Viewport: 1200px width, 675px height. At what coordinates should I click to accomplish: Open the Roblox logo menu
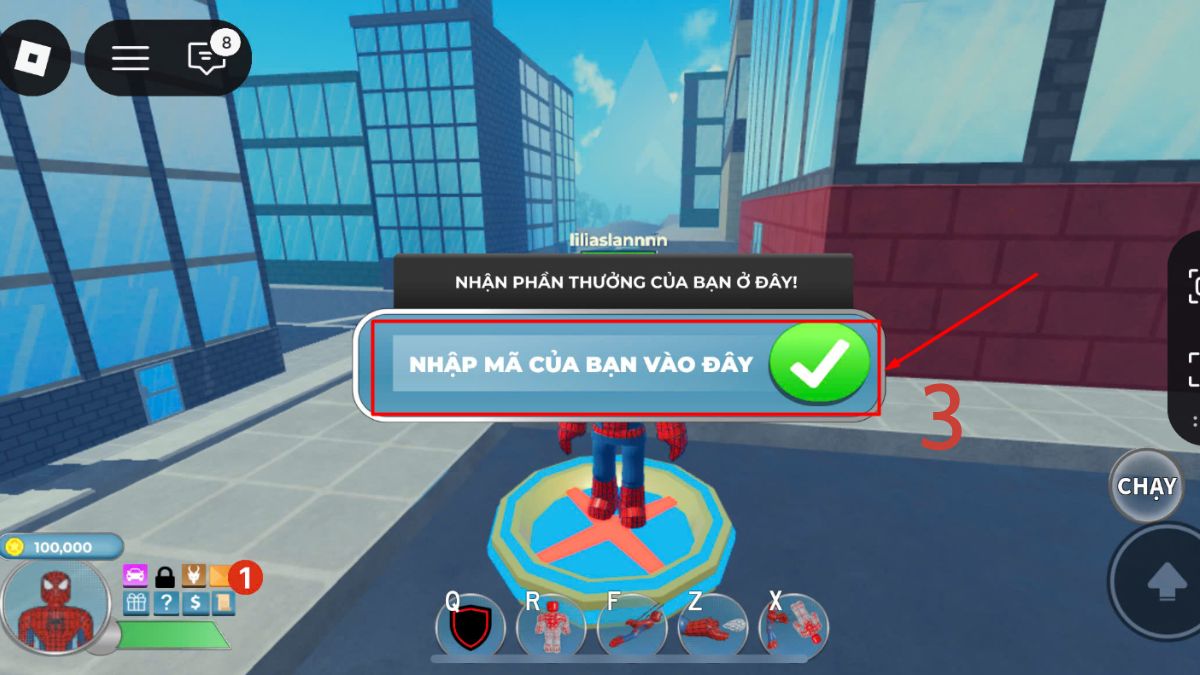(x=35, y=57)
